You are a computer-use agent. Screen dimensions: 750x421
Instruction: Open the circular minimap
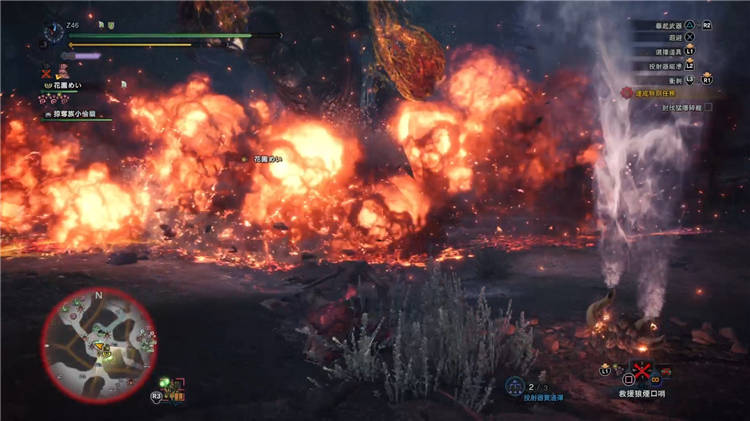click(98, 343)
